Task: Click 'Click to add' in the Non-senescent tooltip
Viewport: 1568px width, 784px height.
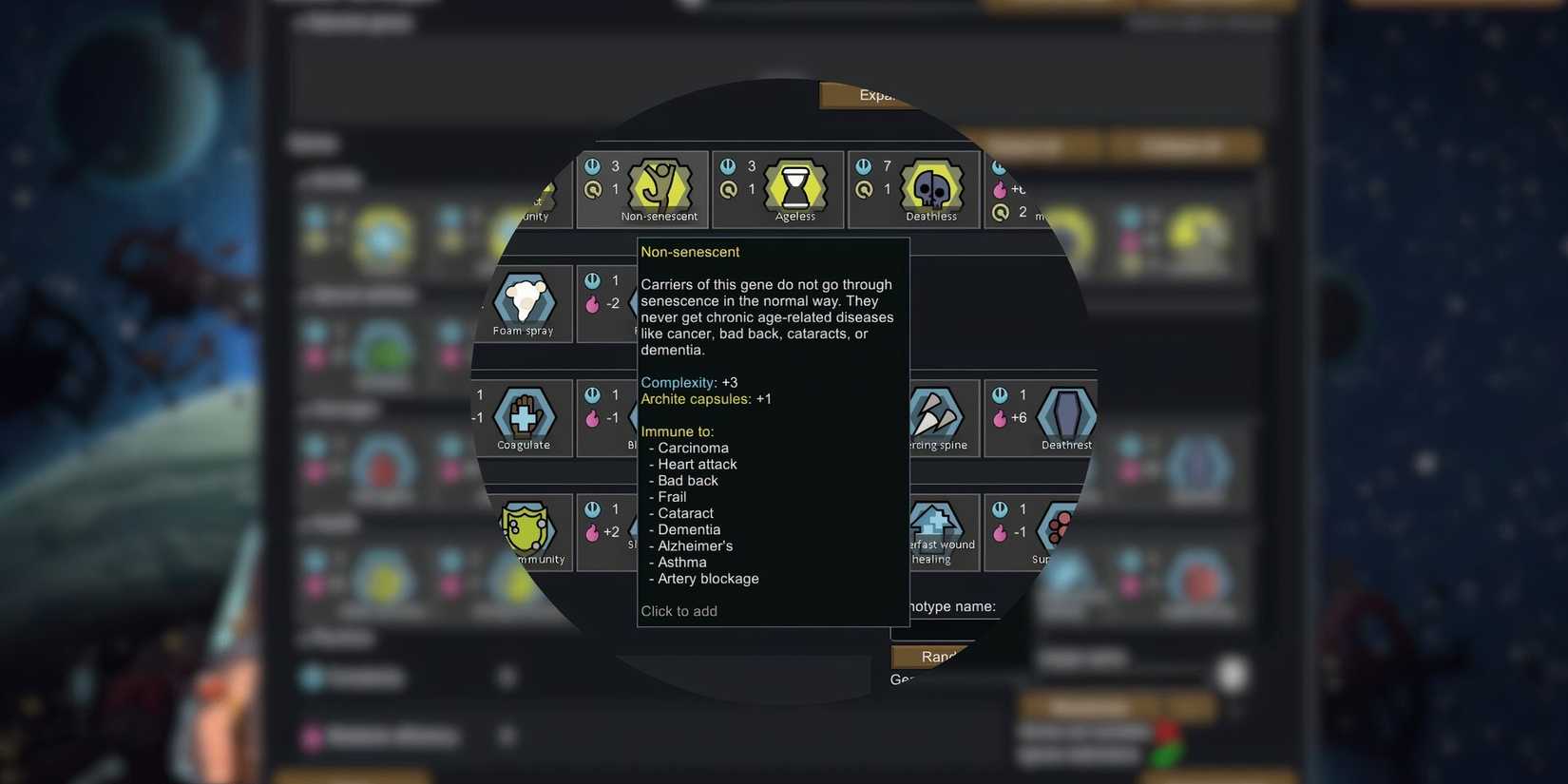Action: [679, 611]
